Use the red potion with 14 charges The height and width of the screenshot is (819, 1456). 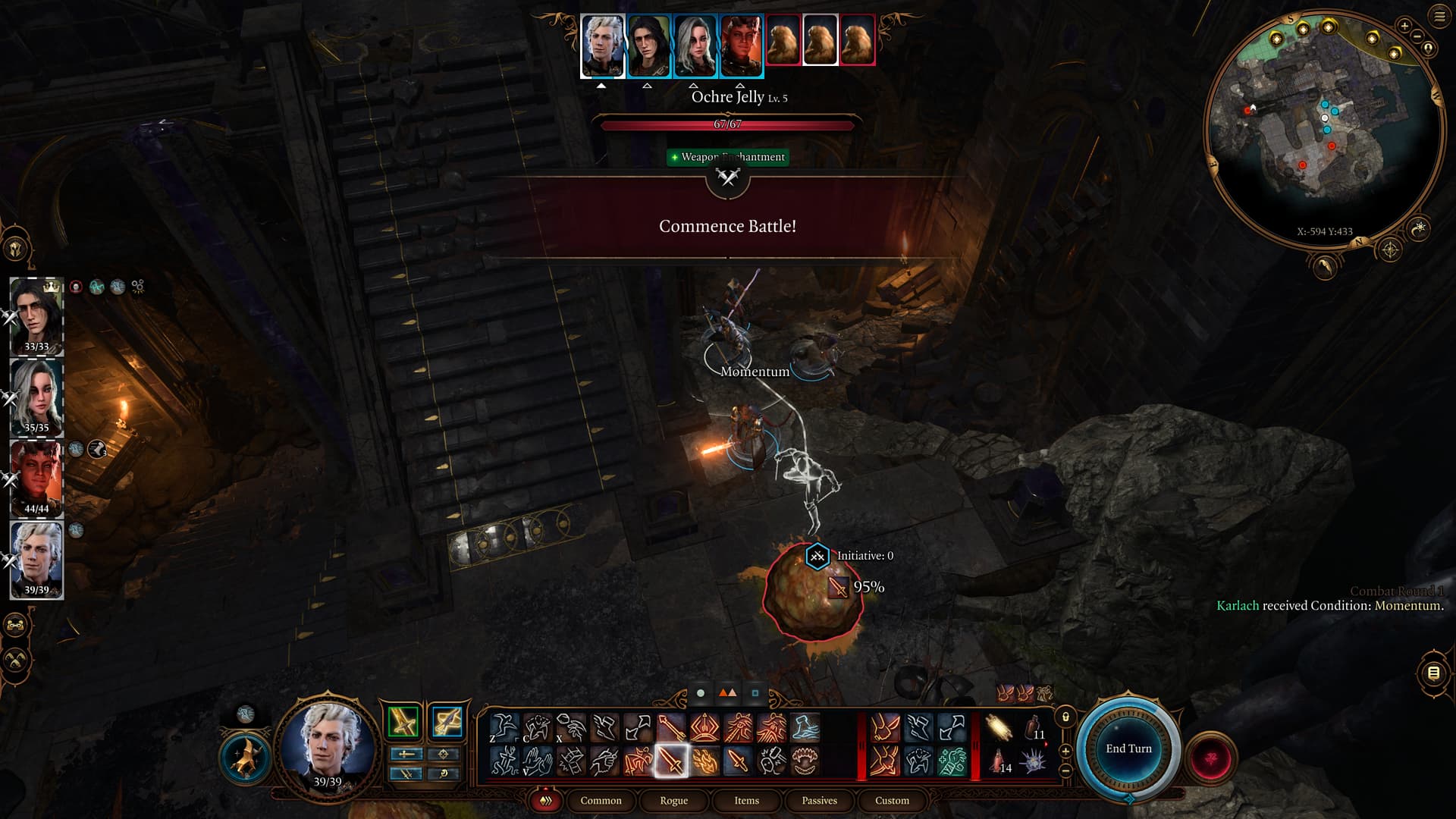tap(999, 761)
